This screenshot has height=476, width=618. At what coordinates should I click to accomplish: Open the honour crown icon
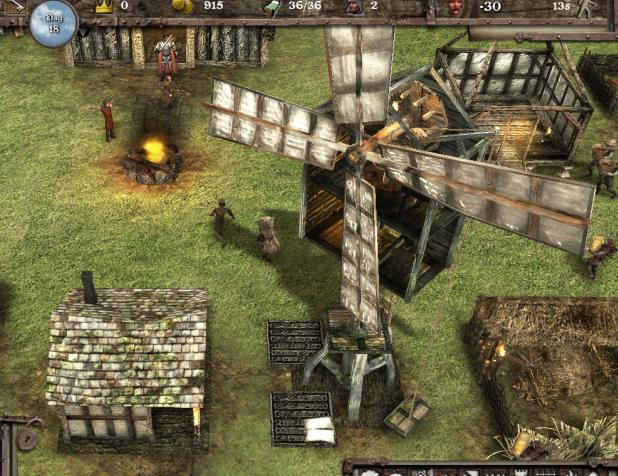click(103, 6)
